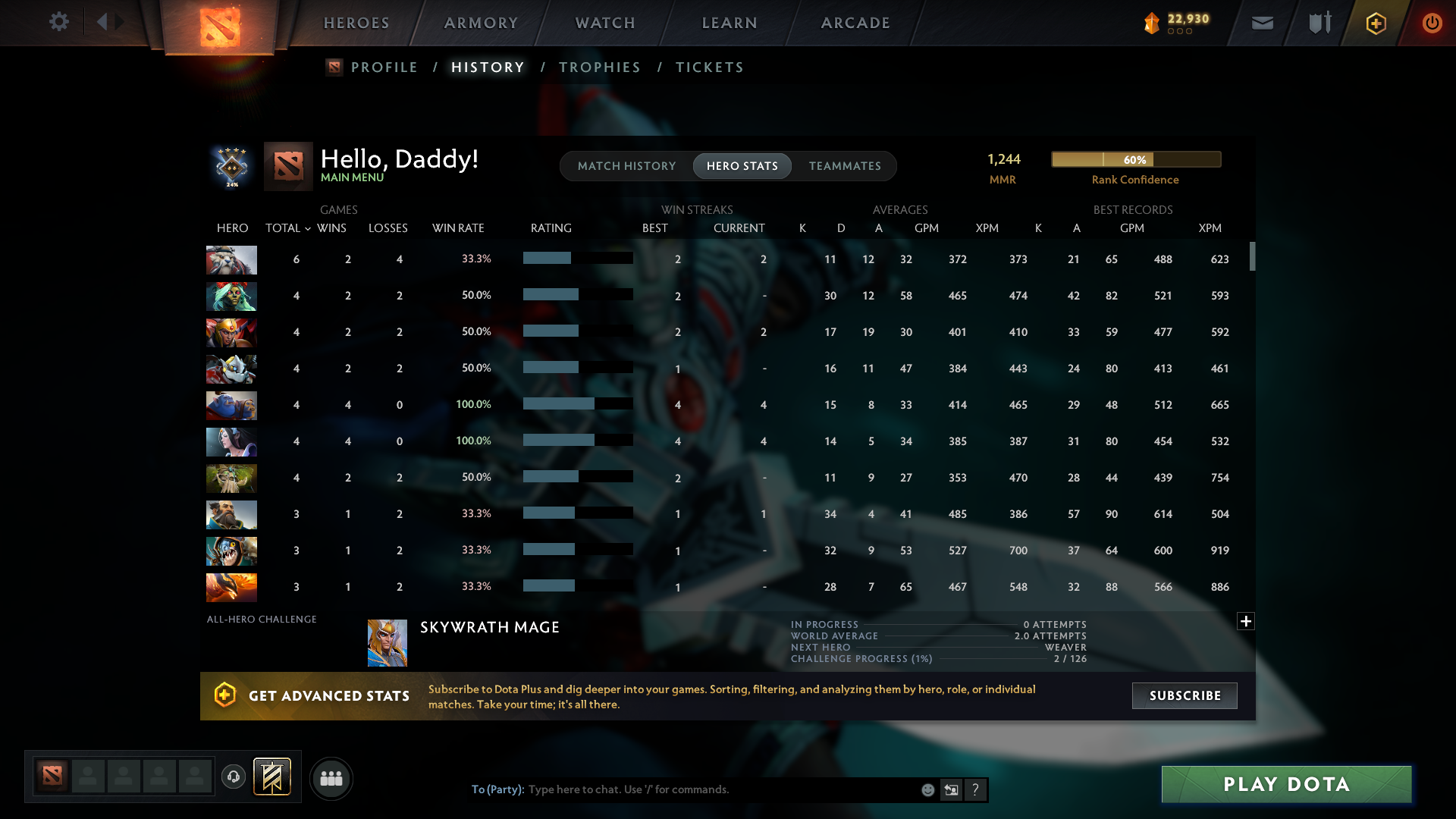Select the HERO STATS toggle option
1456x819 pixels.
[742, 166]
